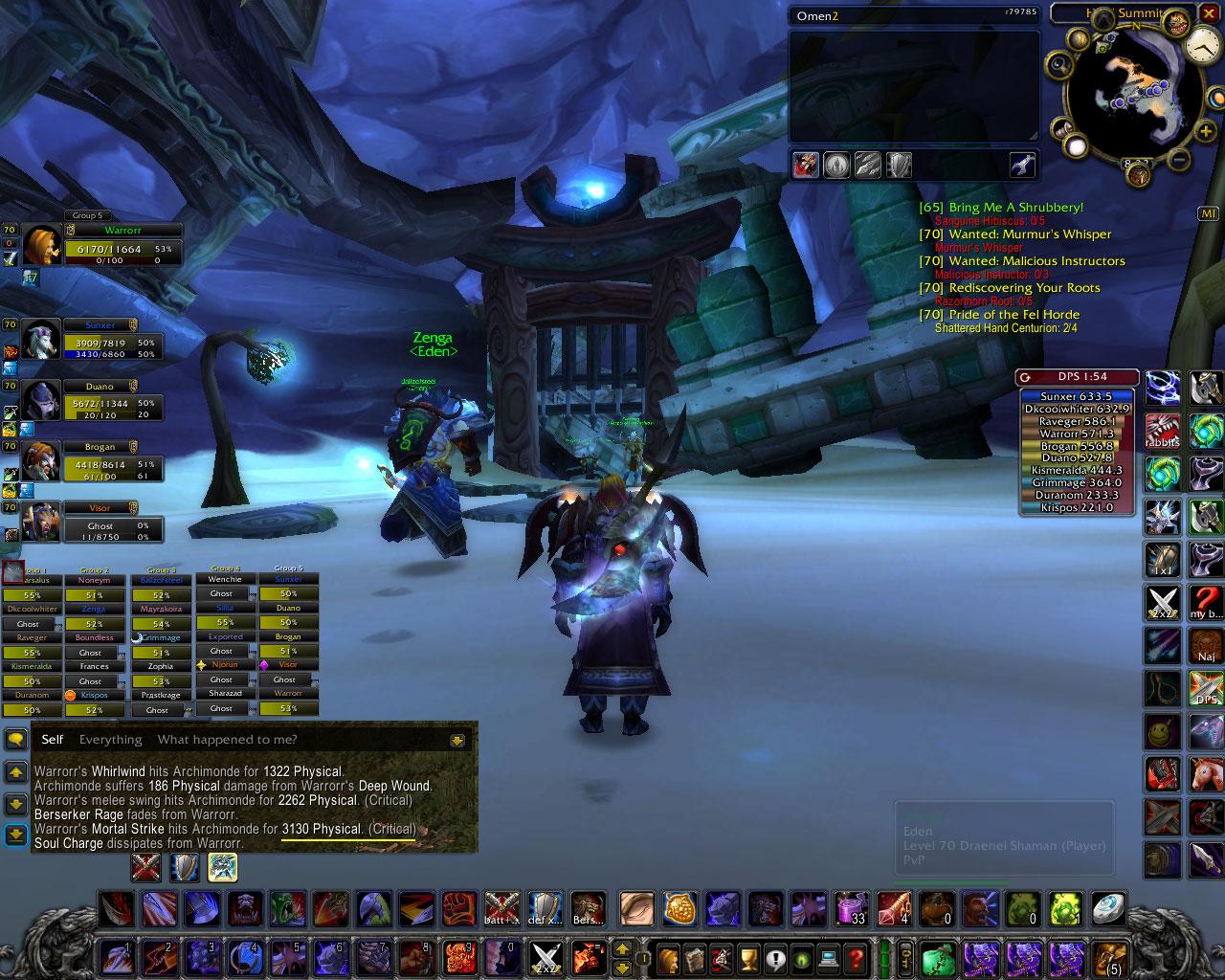Open Omen2 threat meter wrench settings
The width and height of the screenshot is (1225, 980).
click(1022, 166)
